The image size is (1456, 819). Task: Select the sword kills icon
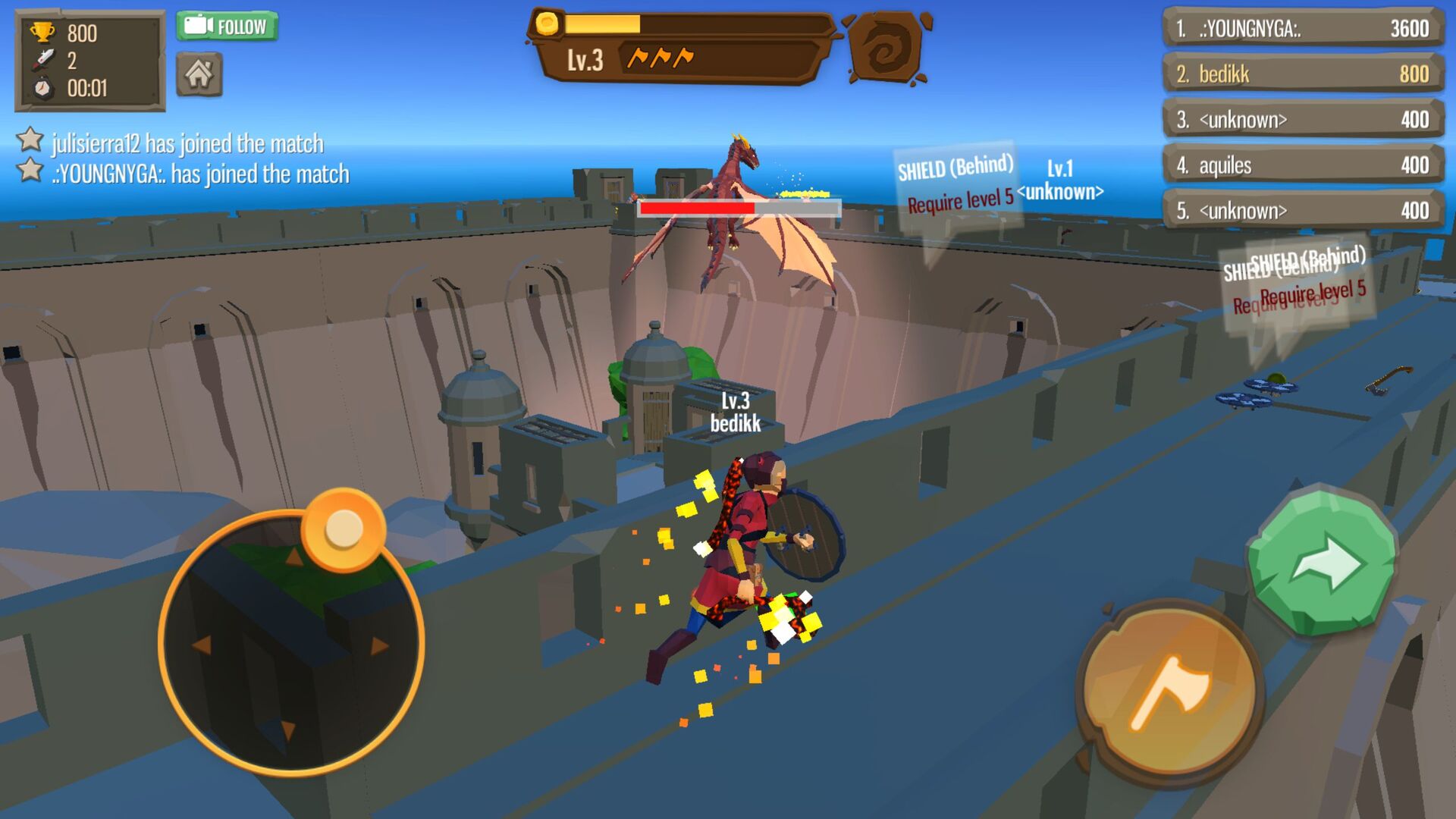(x=44, y=57)
